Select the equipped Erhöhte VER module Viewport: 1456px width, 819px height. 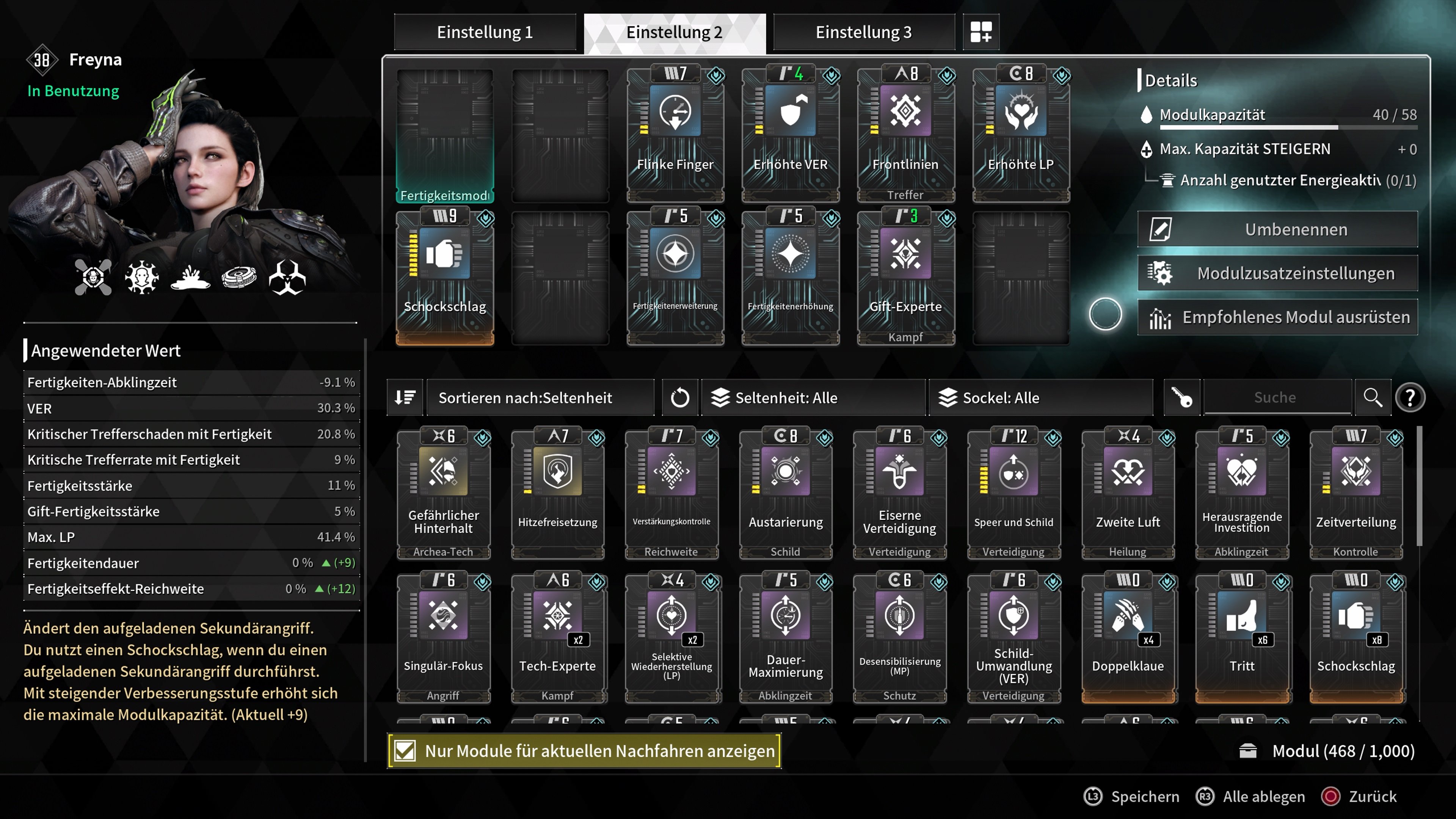[x=790, y=133]
